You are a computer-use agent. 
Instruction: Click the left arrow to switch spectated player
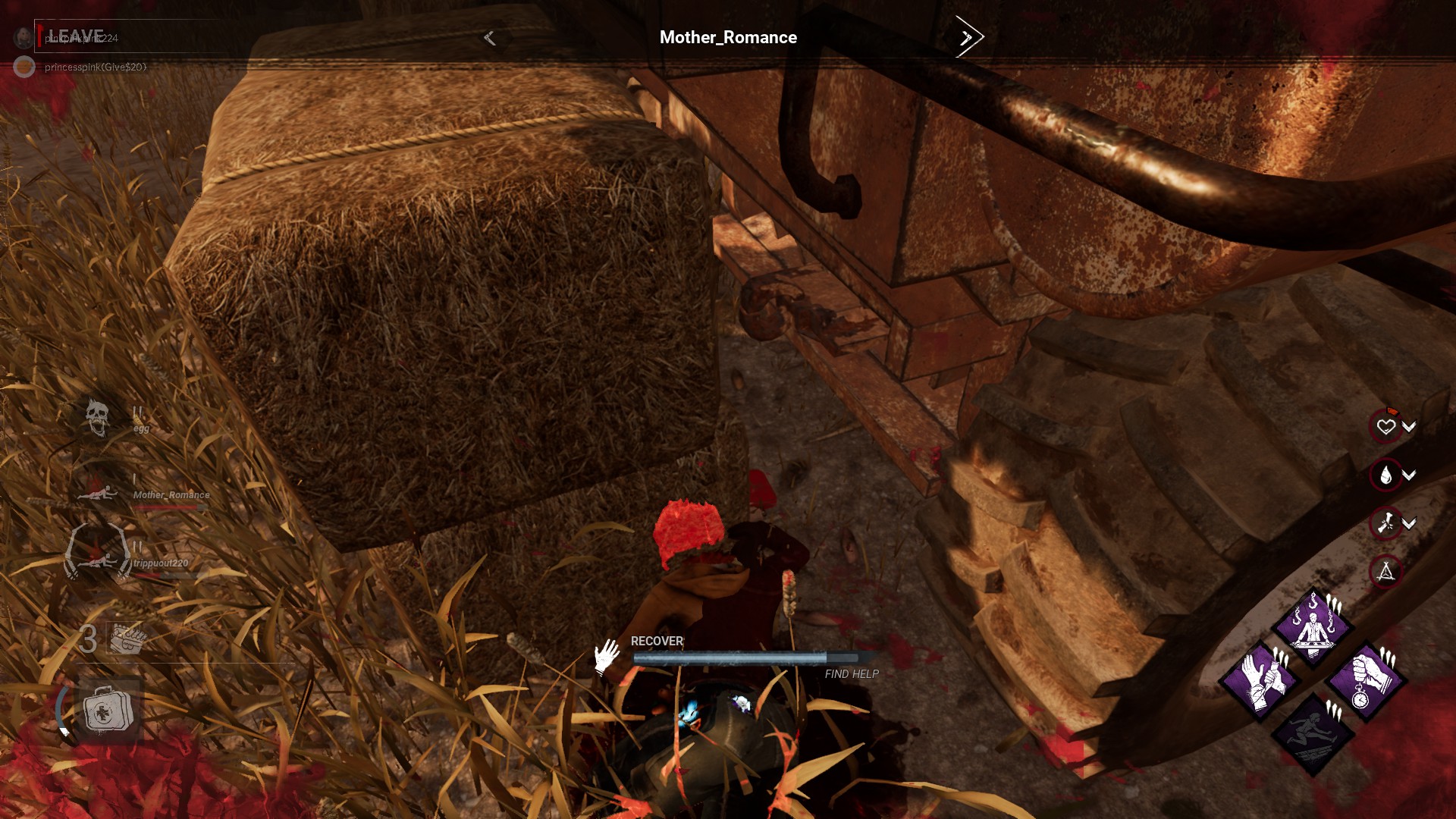[488, 36]
